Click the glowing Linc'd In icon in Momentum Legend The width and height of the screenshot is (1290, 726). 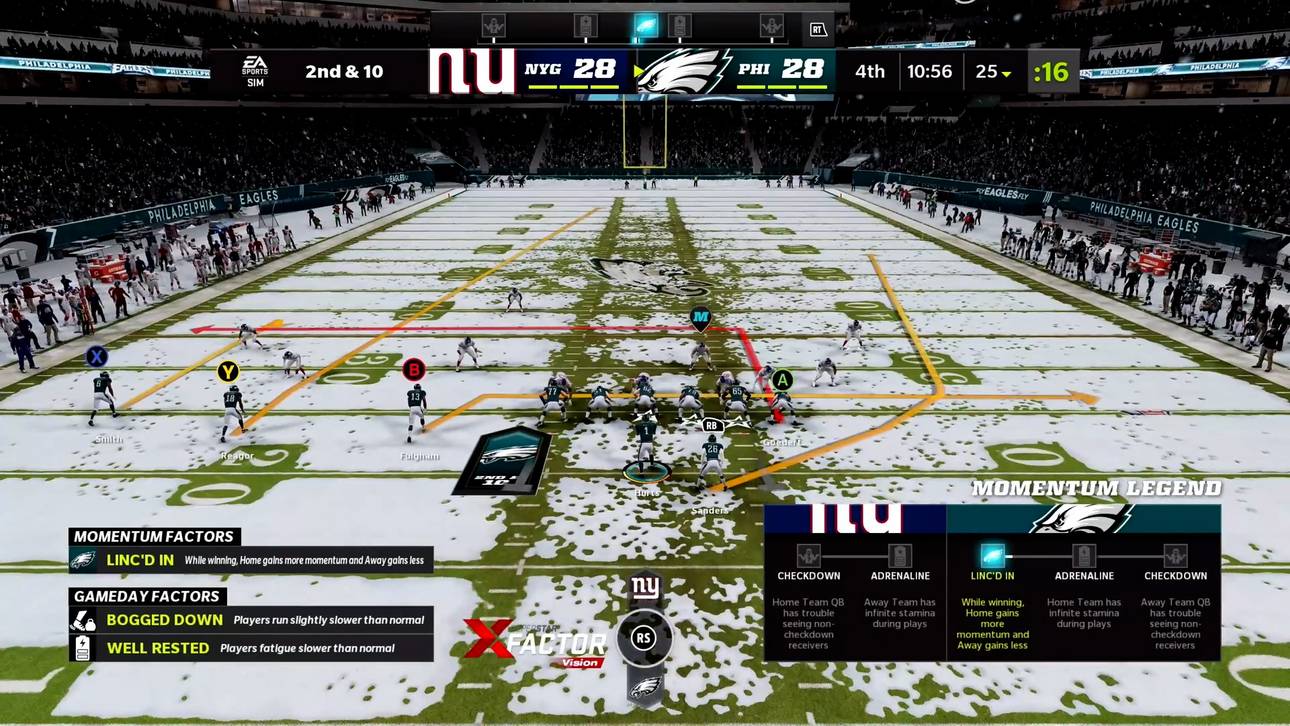[x=992, y=556]
